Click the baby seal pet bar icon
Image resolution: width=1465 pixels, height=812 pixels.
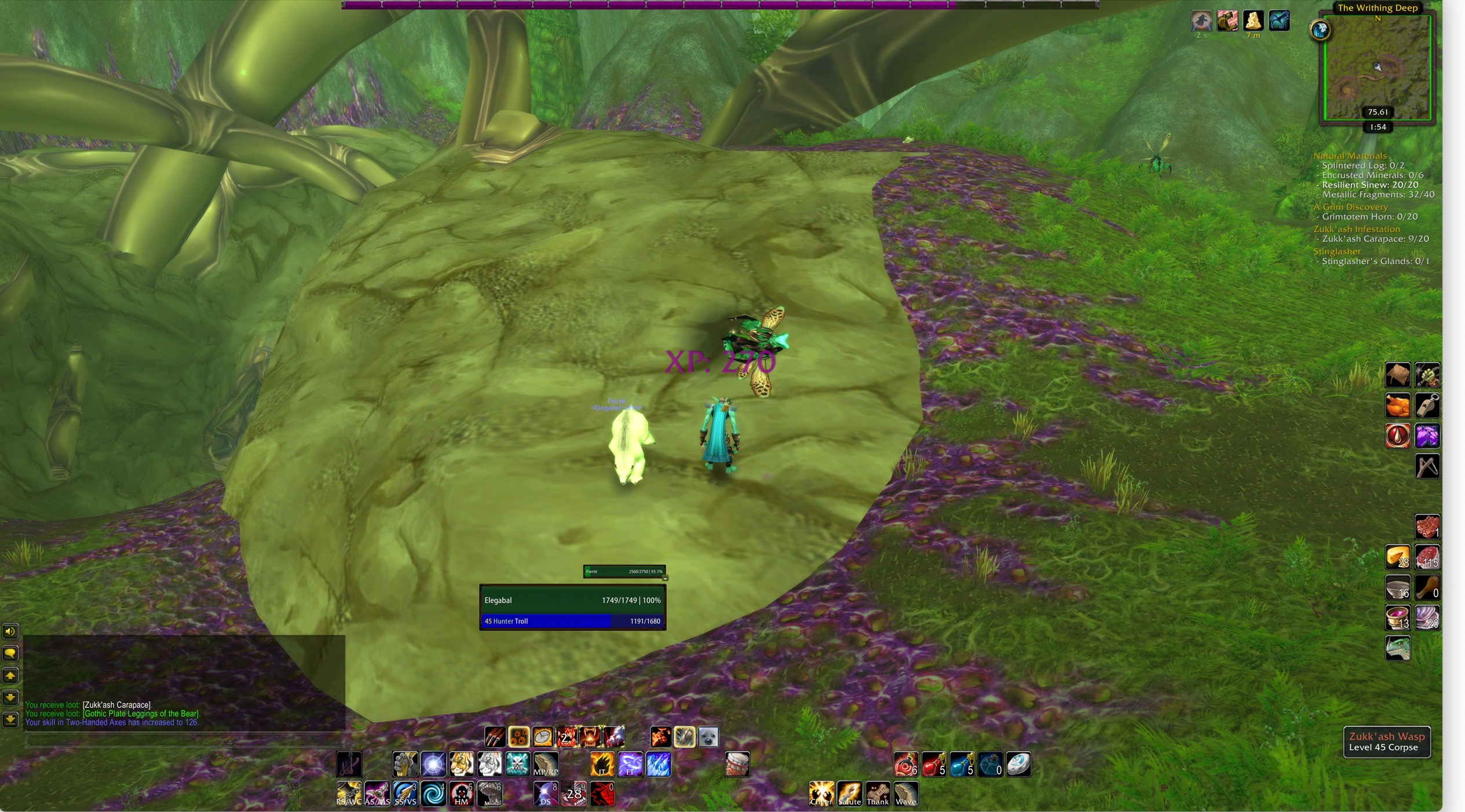pos(708,737)
